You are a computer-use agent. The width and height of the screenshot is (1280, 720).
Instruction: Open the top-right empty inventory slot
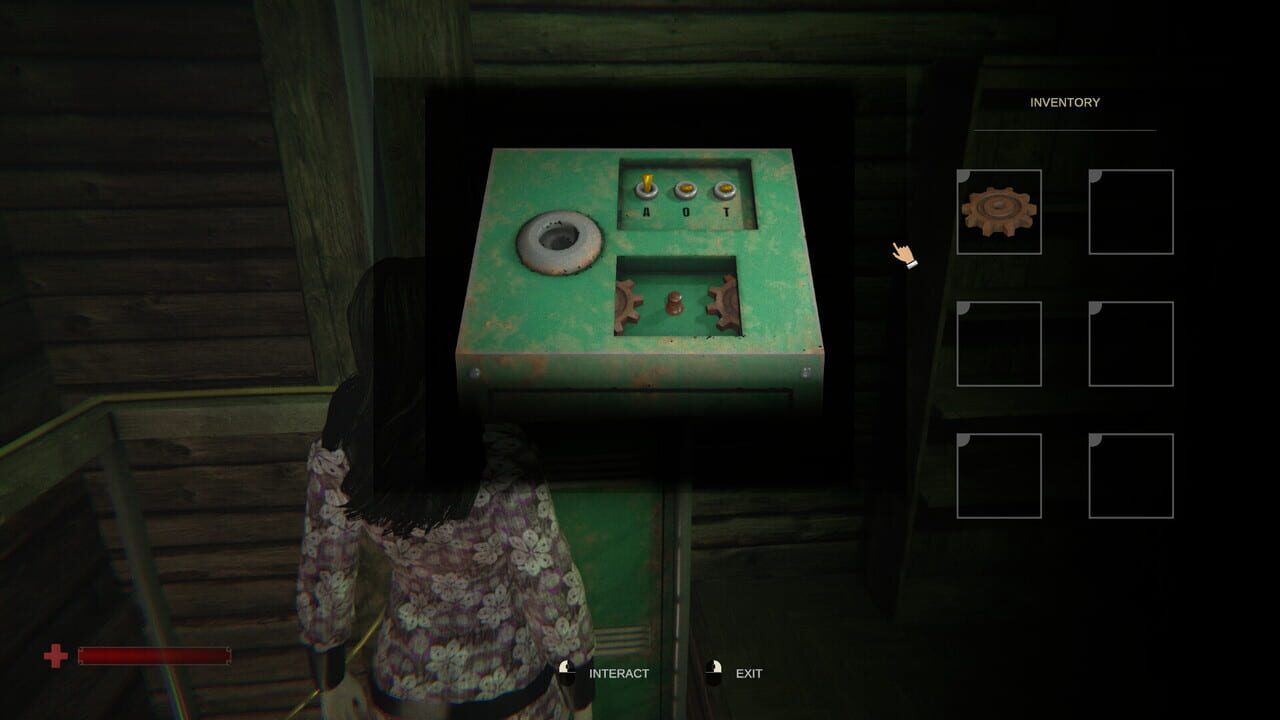(x=1131, y=211)
